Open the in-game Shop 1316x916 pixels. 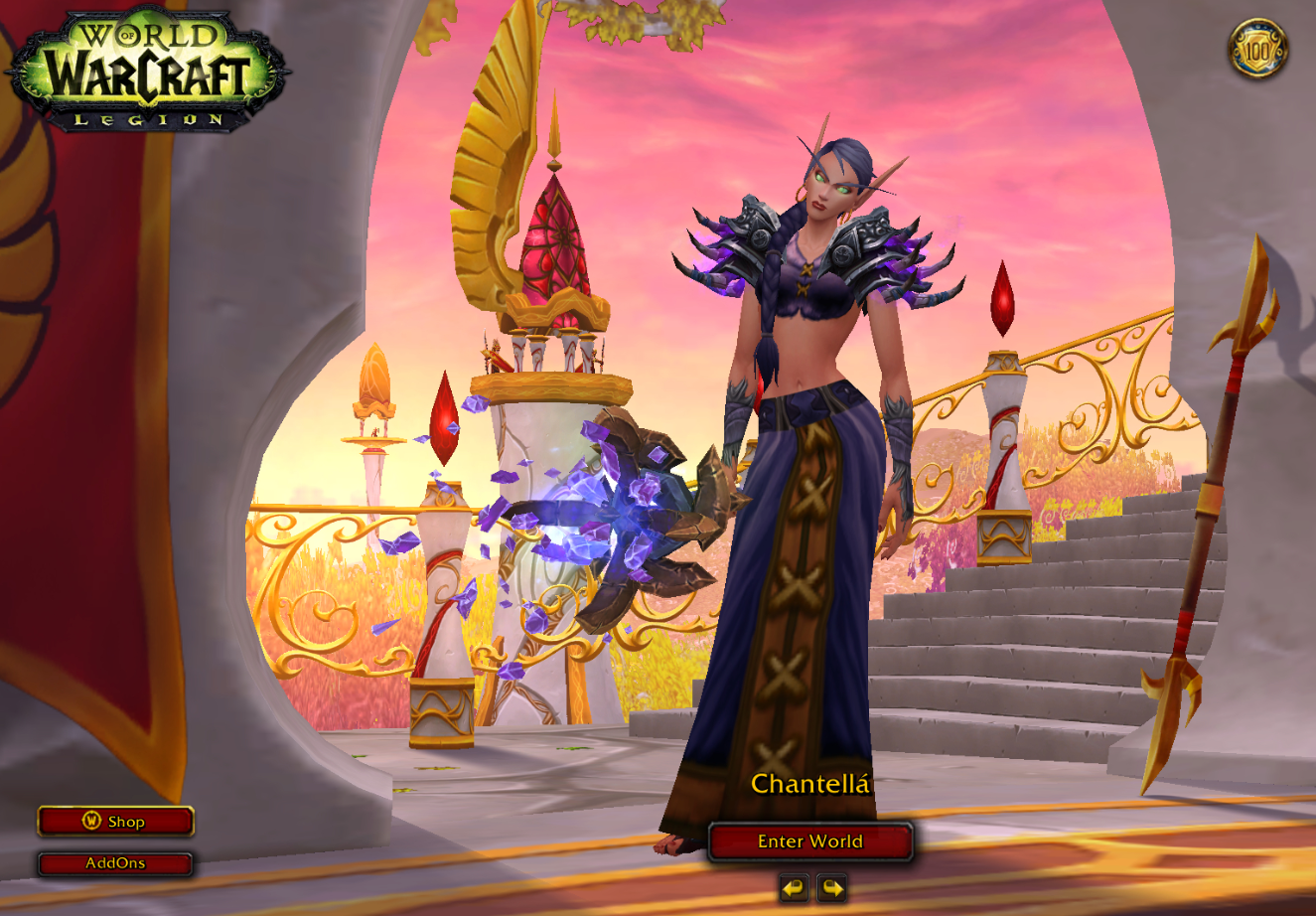coord(115,822)
